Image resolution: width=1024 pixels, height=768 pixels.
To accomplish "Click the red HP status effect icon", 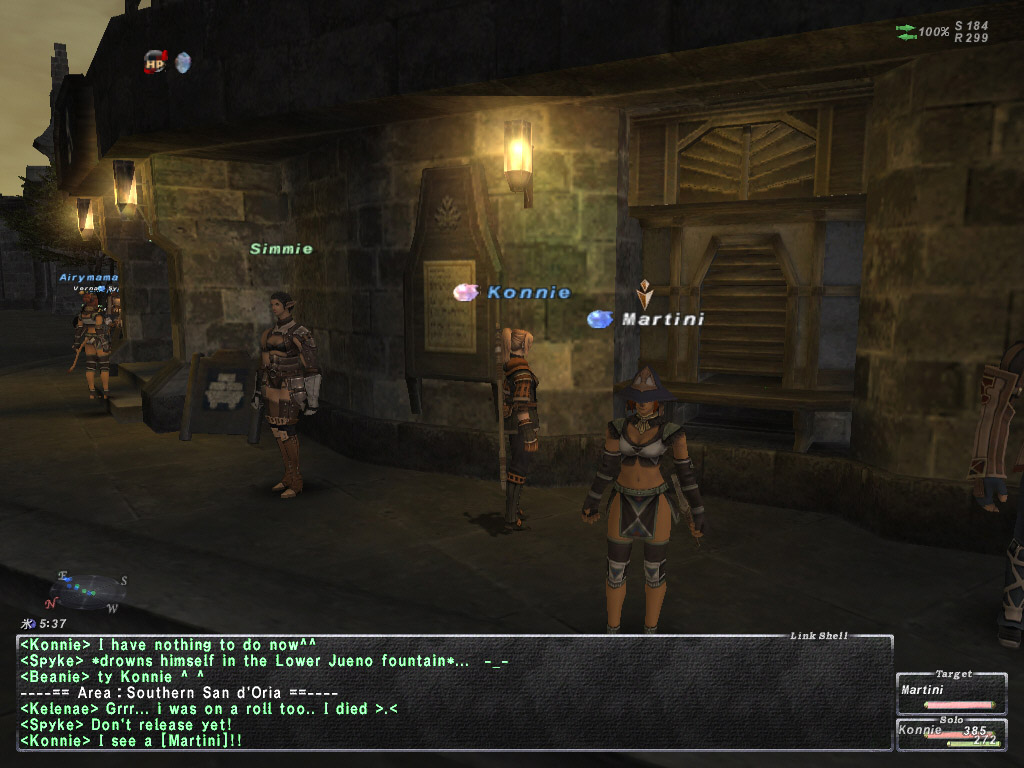I will (155, 62).
